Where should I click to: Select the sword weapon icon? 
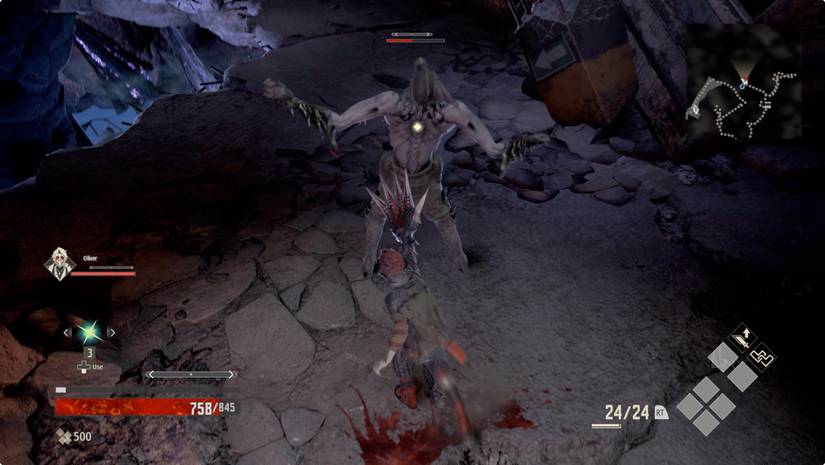744,337
